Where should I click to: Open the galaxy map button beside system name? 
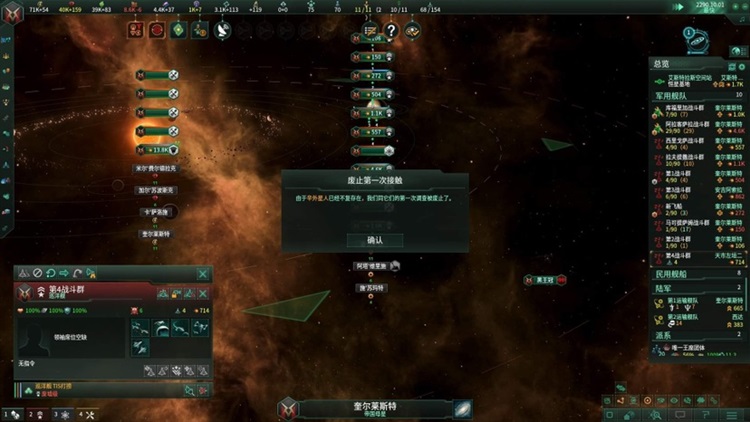coord(463,408)
